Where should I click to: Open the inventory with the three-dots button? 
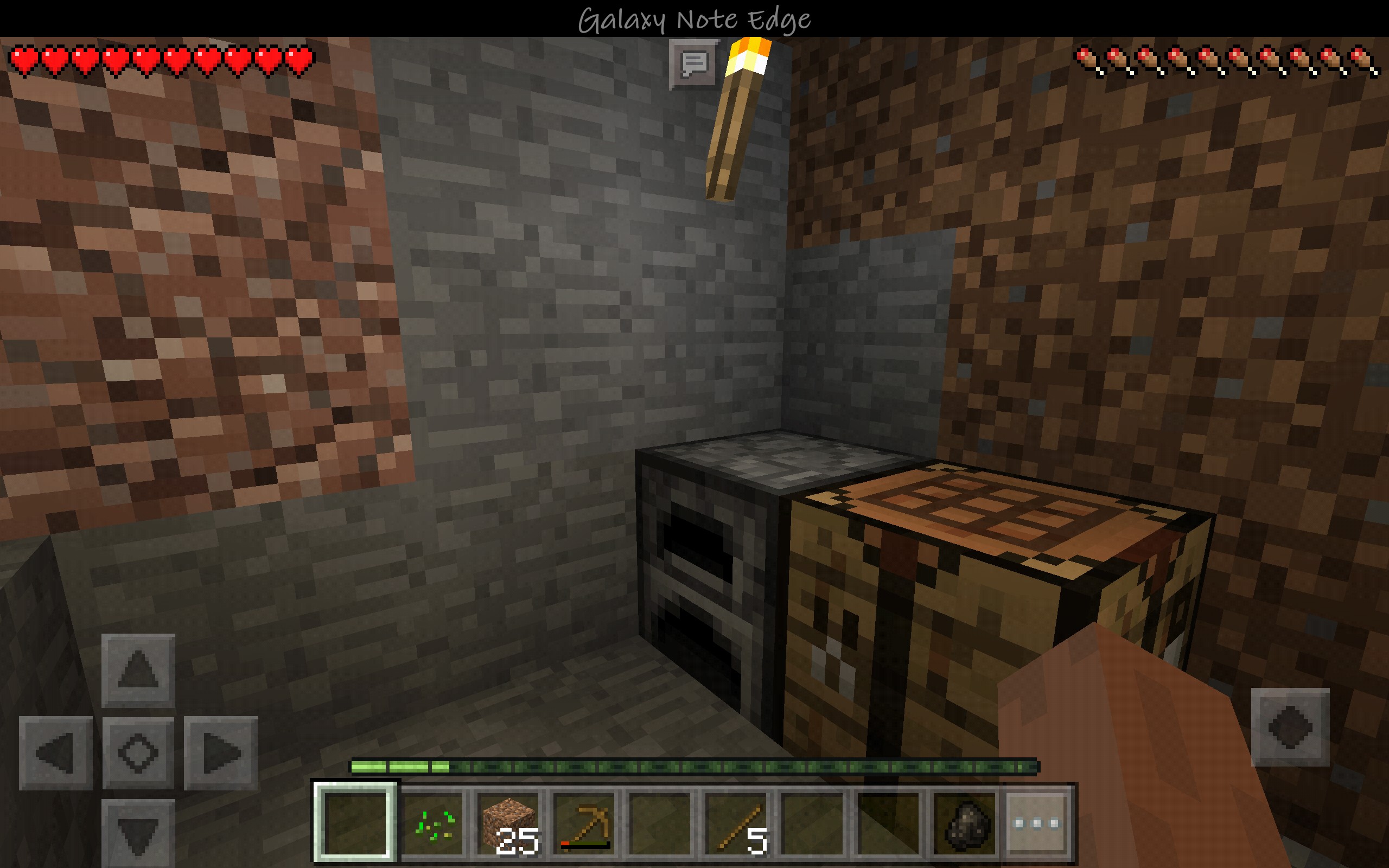coord(1036,823)
